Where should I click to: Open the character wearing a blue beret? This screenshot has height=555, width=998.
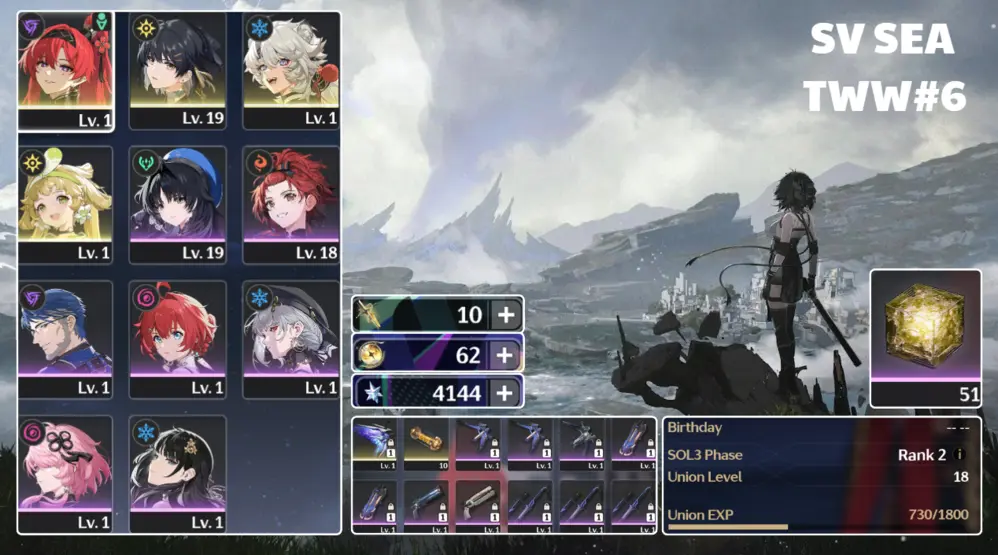(178, 200)
